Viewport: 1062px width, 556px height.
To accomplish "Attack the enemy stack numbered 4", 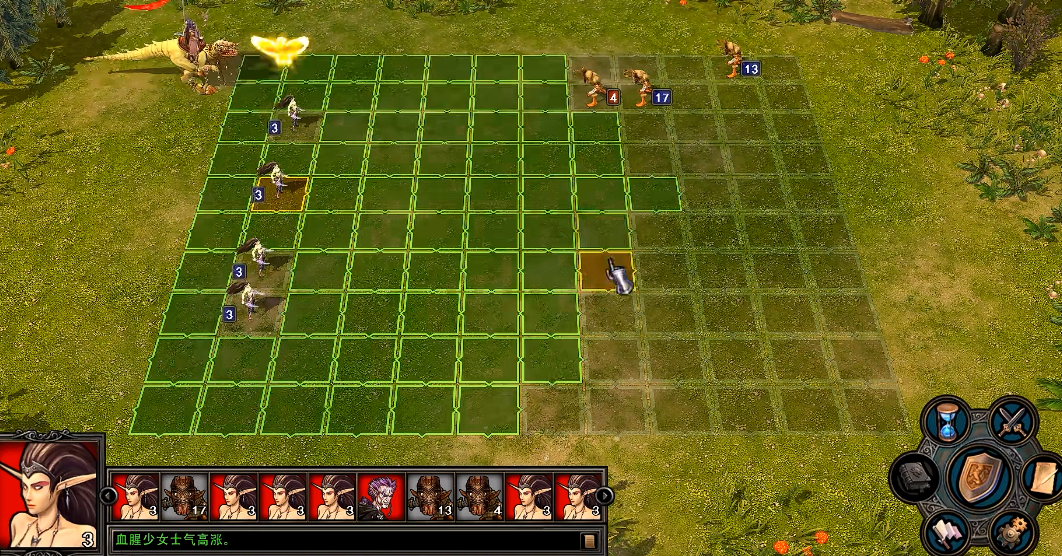I will [595, 84].
